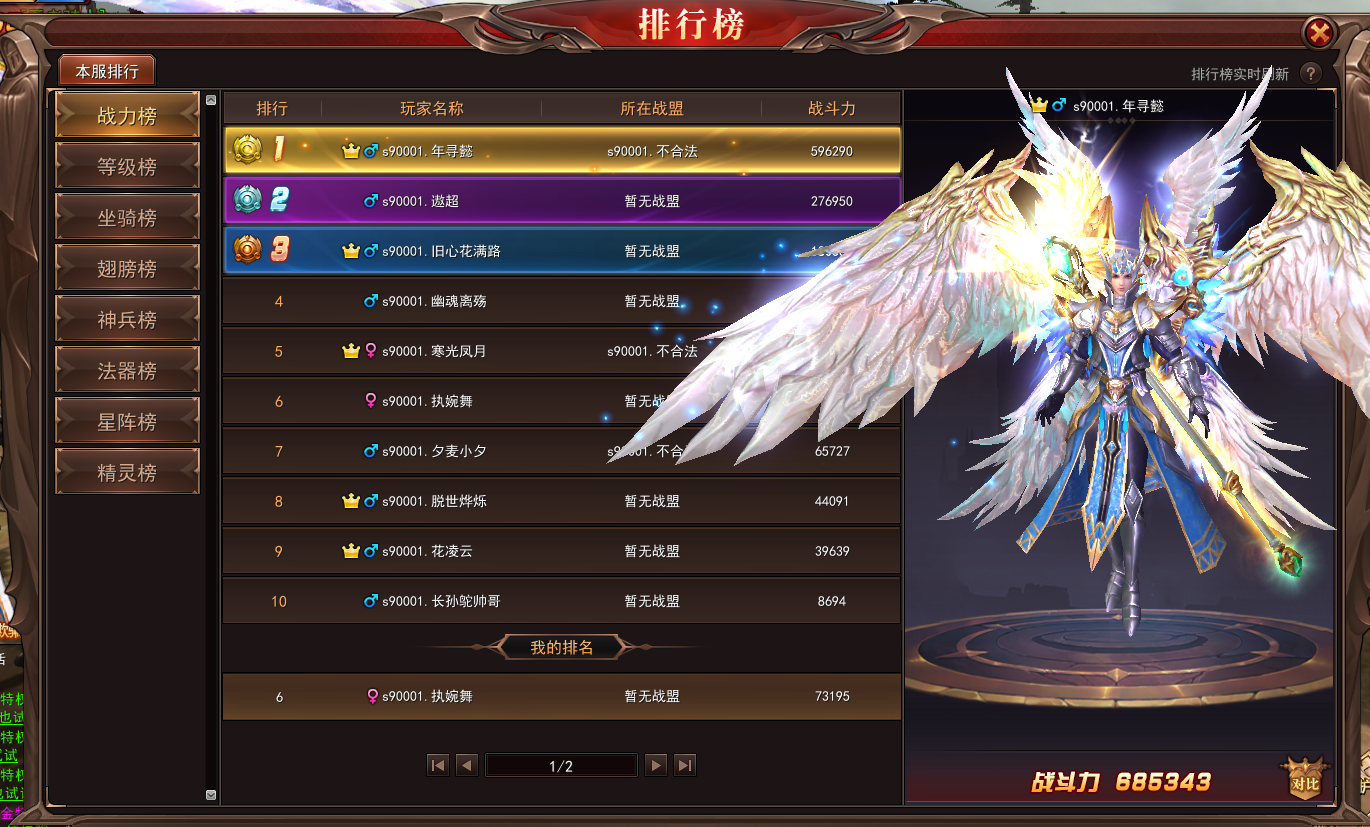Go to the next ranking page
The height and width of the screenshot is (827, 1370).
[x=656, y=766]
